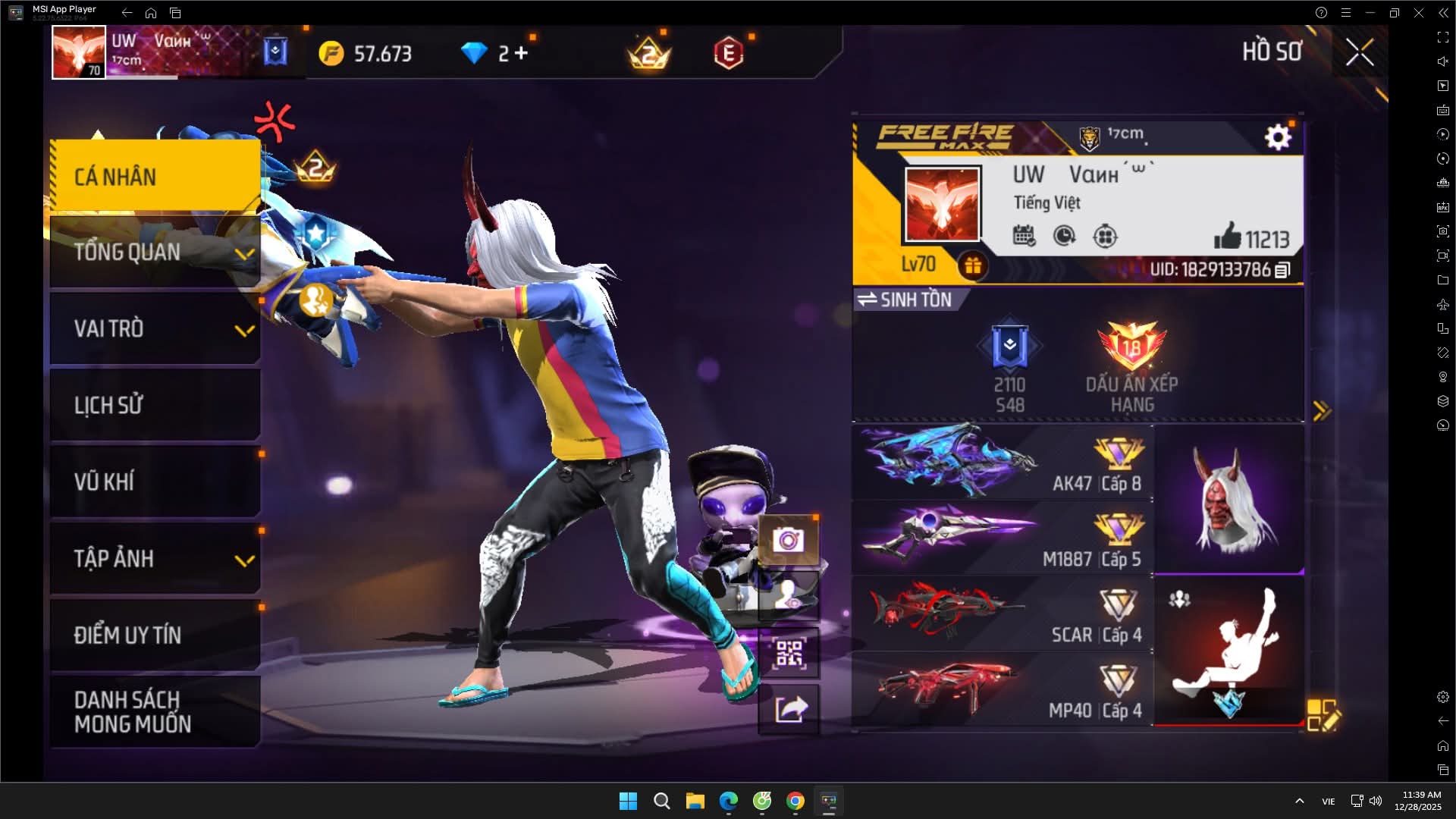Open the LỊCH SỬ history tab
This screenshot has height=819, width=1456.
pos(155,405)
